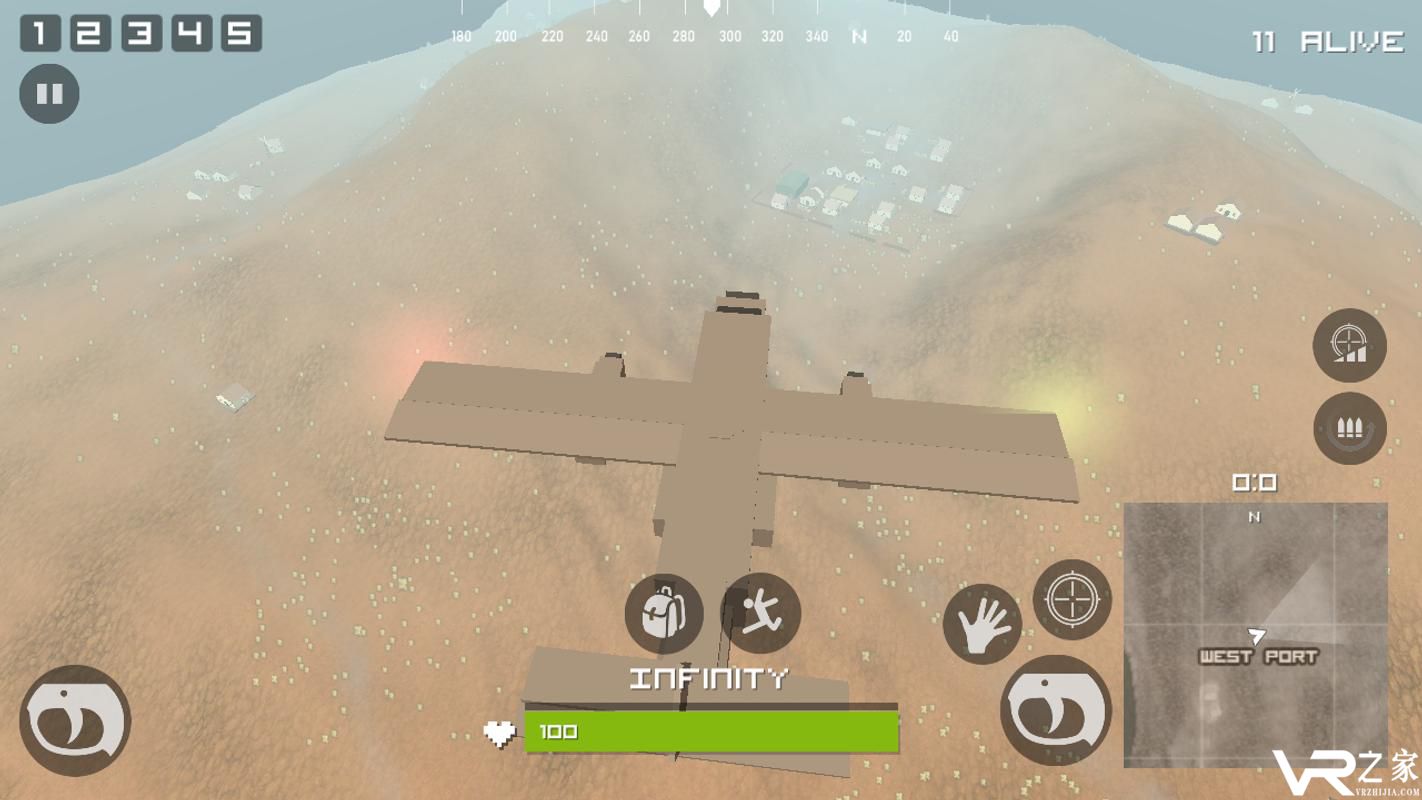
Task: Select weapon slot 2
Action: 90,33
